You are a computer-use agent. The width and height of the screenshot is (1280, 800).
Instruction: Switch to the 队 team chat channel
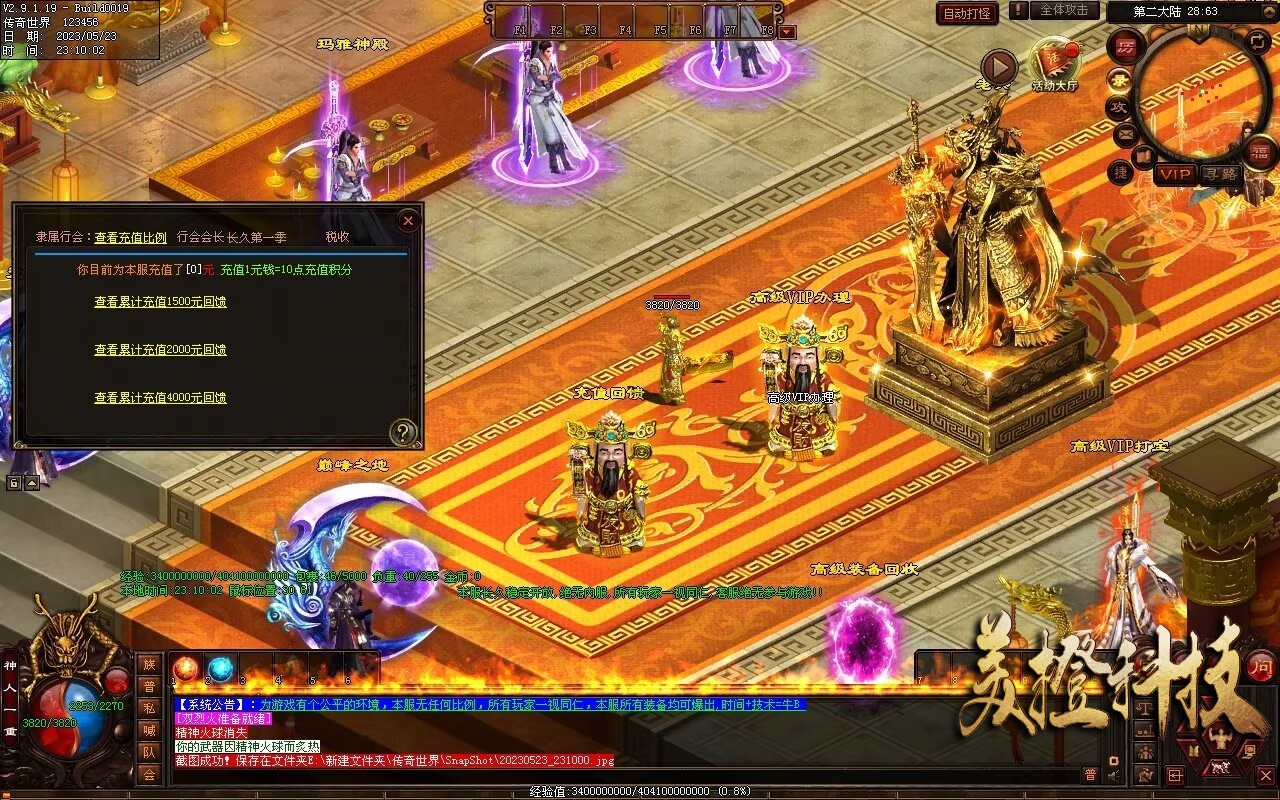pos(149,752)
